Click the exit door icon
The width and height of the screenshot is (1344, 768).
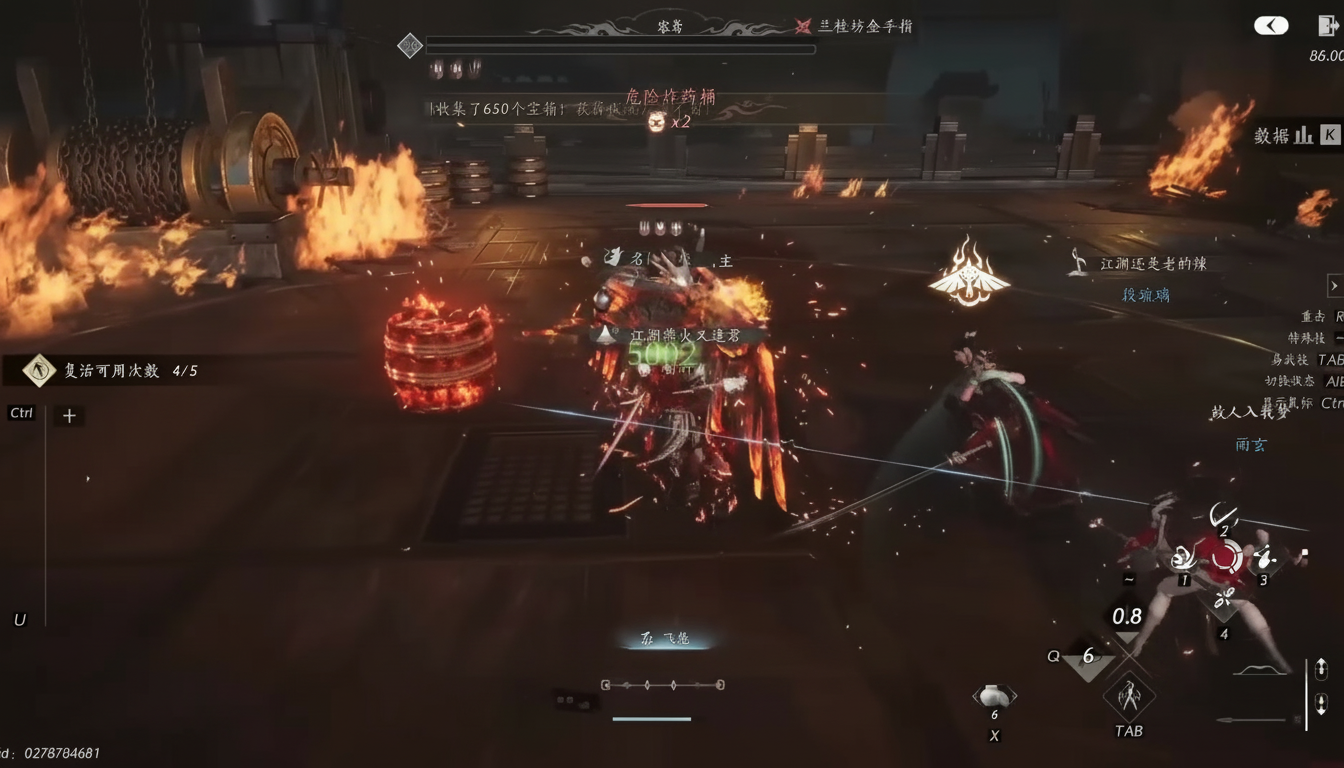tap(1327, 26)
